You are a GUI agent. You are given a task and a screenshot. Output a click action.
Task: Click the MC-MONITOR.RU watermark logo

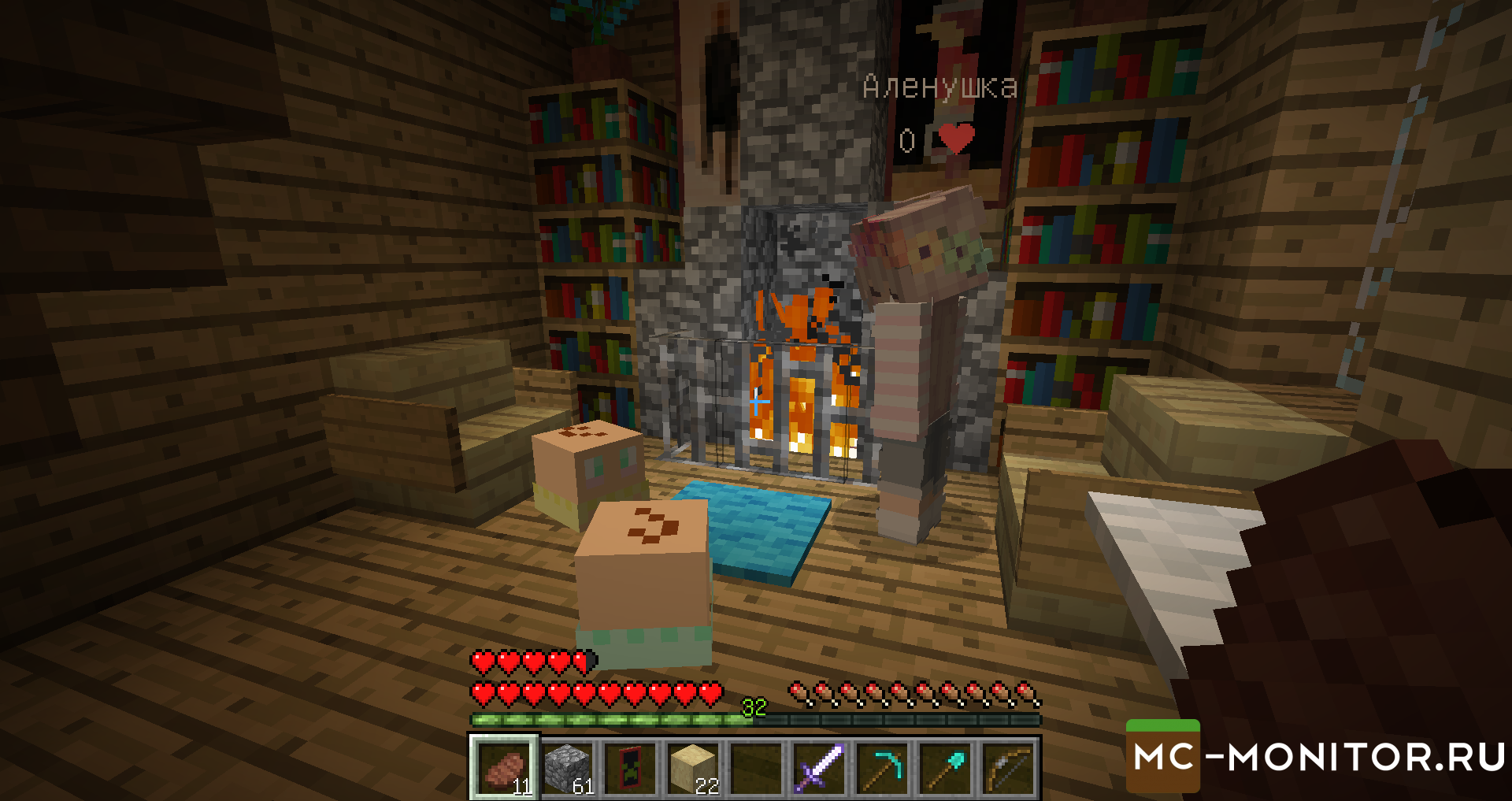point(1317,757)
